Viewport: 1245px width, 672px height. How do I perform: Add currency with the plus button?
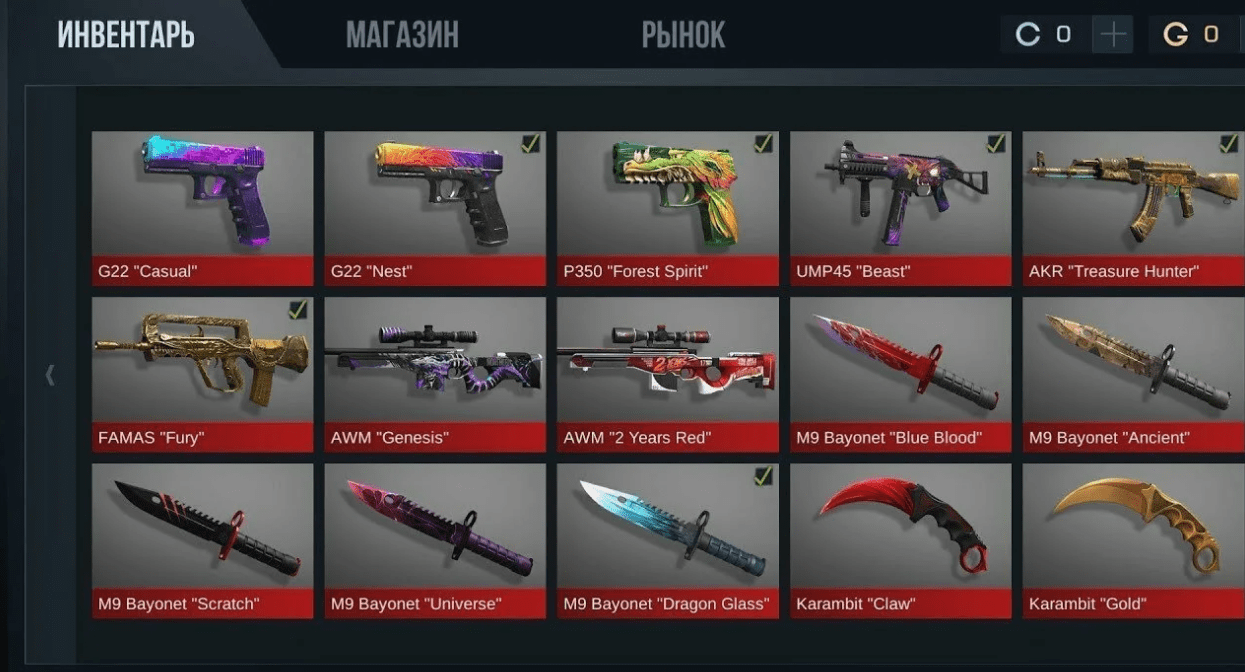pos(1112,35)
